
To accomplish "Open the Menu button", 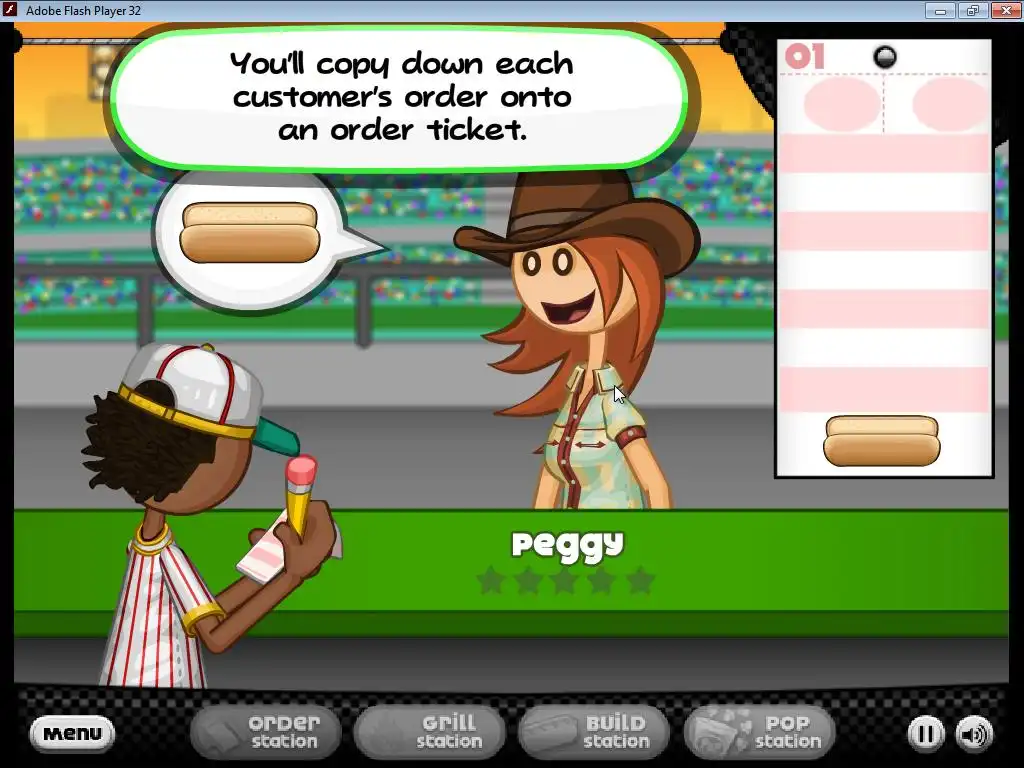I will pyautogui.click(x=72, y=734).
